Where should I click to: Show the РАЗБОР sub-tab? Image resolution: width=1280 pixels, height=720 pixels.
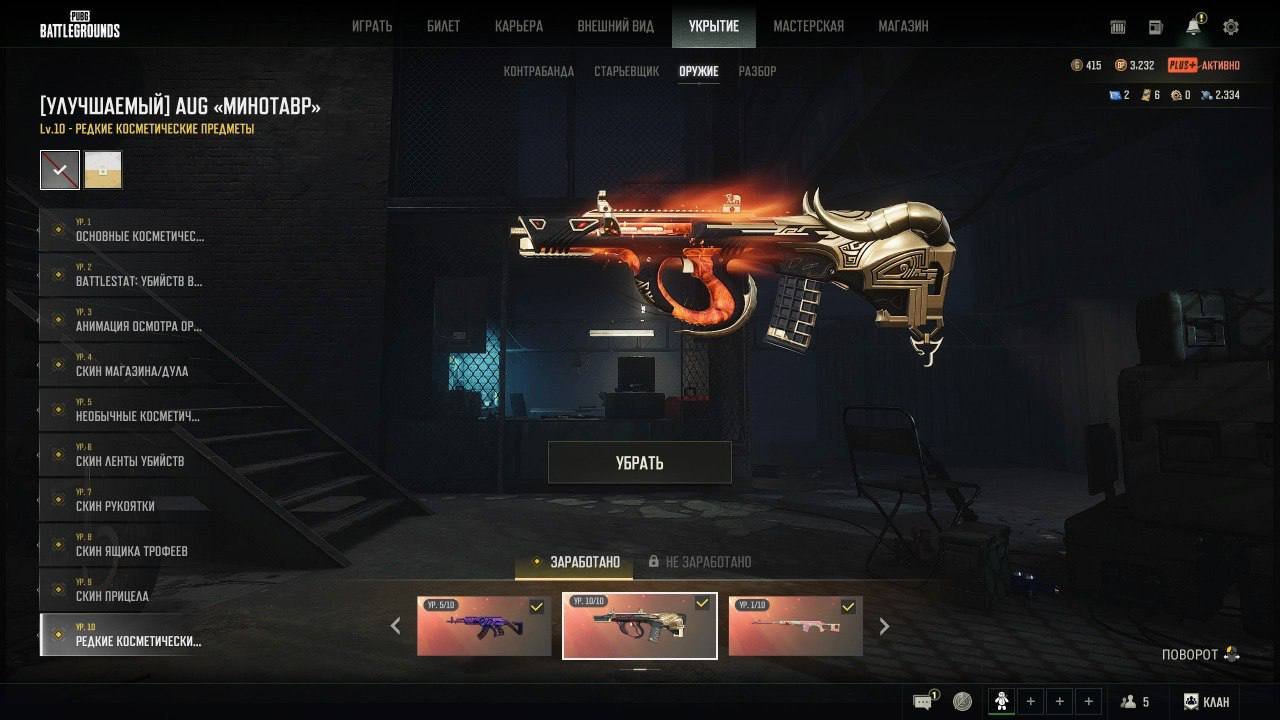pos(757,71)
